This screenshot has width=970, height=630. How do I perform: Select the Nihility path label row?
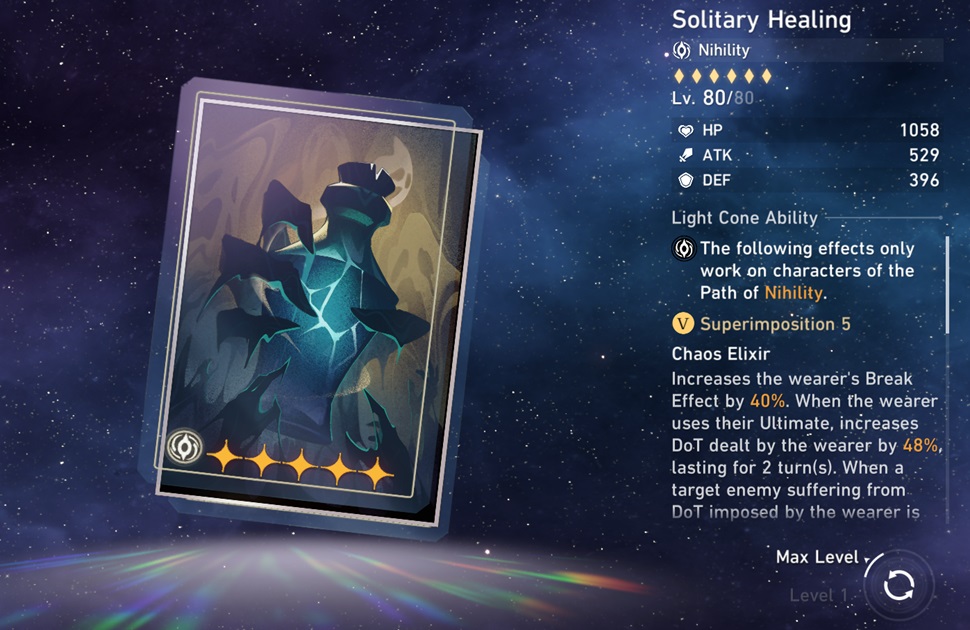(806, 50)
